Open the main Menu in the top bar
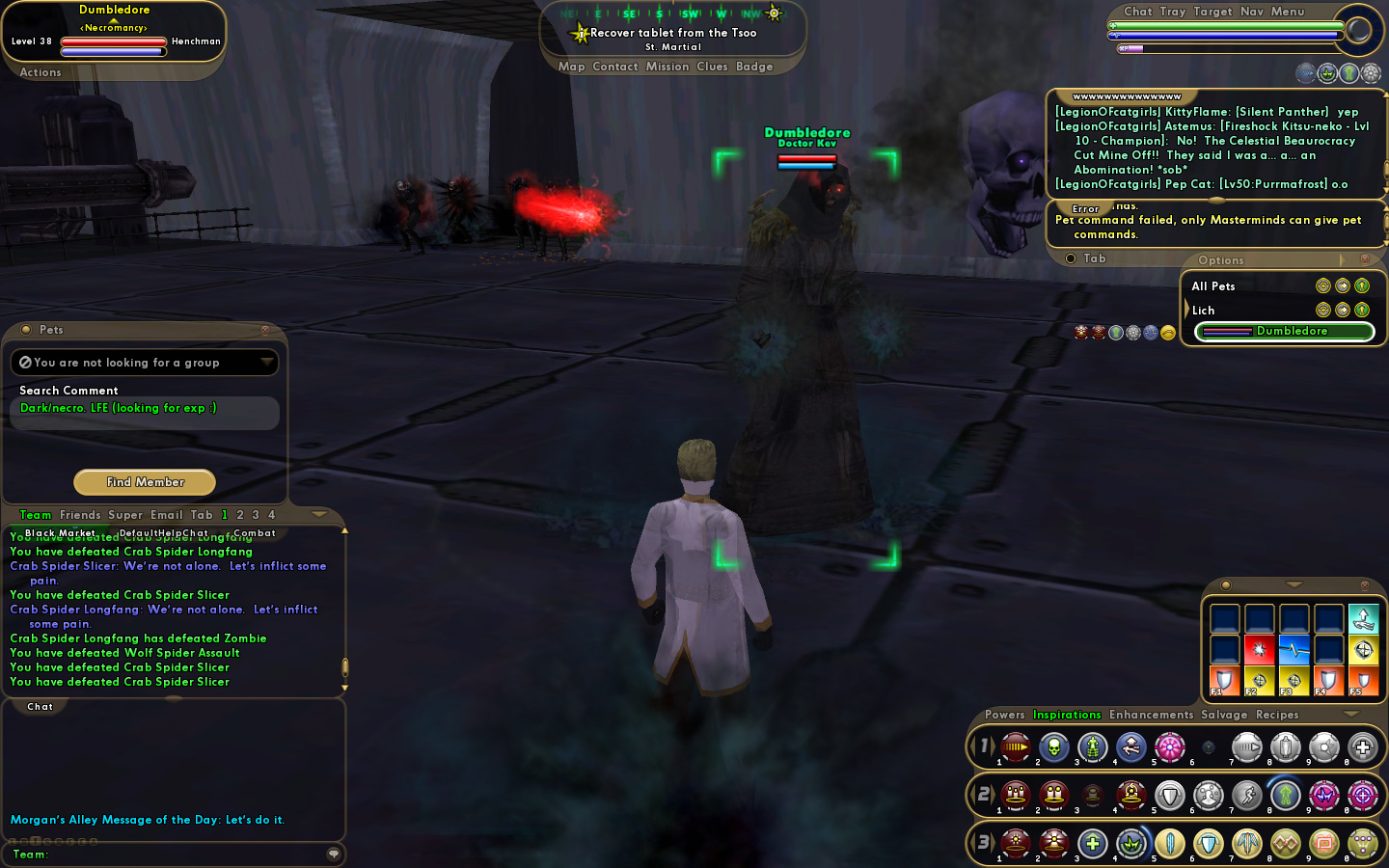1389x868 pixels. pyautogui.click(x=1288, y=12)
